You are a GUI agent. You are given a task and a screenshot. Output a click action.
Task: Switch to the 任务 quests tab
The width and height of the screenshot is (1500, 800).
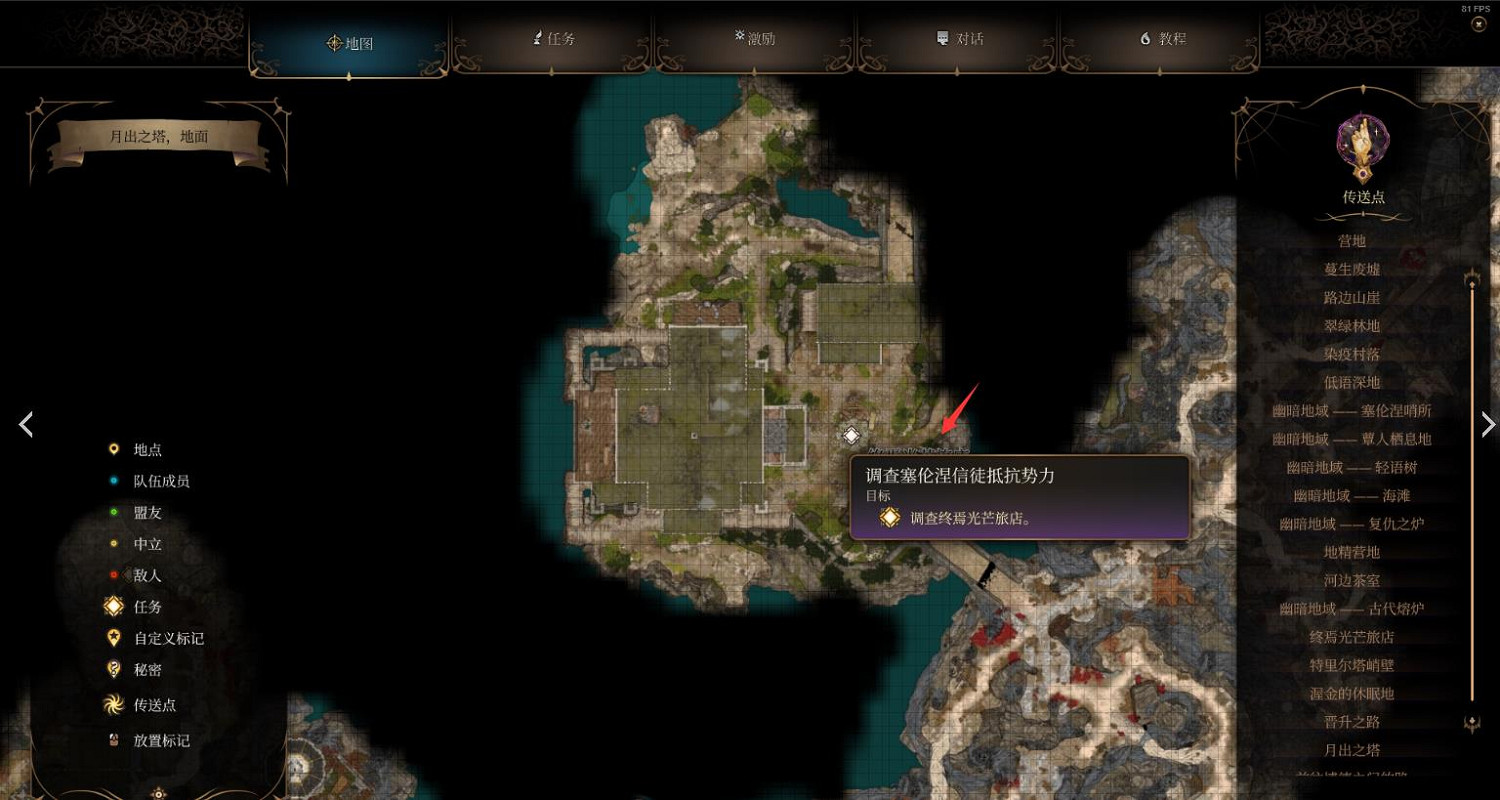pyautogui.click(x=551, y=38)
